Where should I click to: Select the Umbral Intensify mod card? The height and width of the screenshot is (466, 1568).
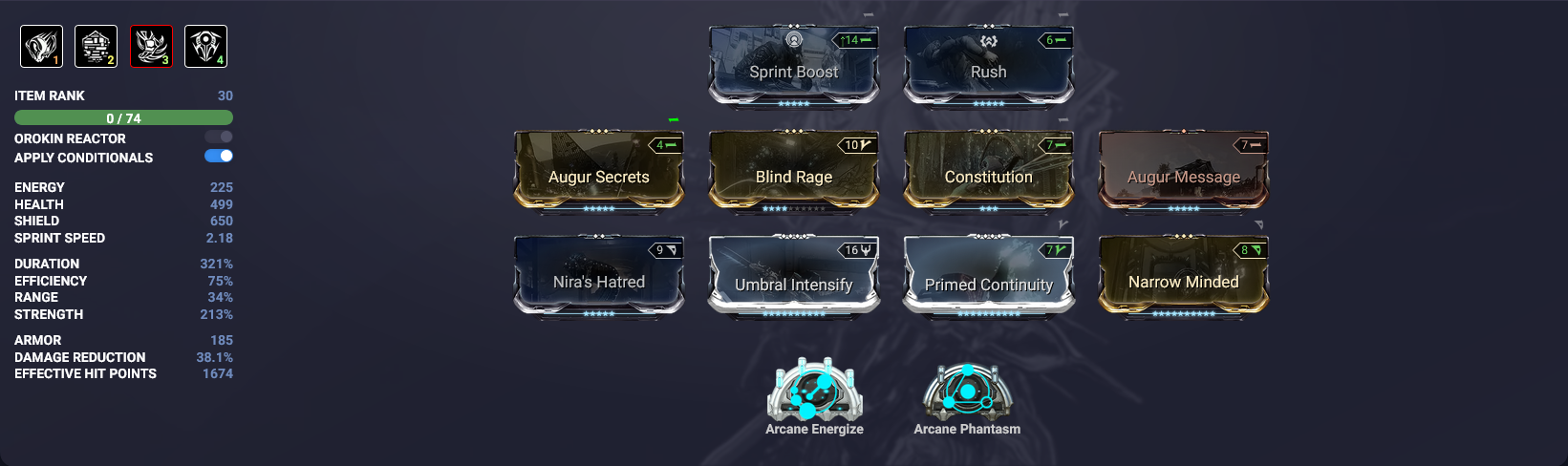(793, 277)
